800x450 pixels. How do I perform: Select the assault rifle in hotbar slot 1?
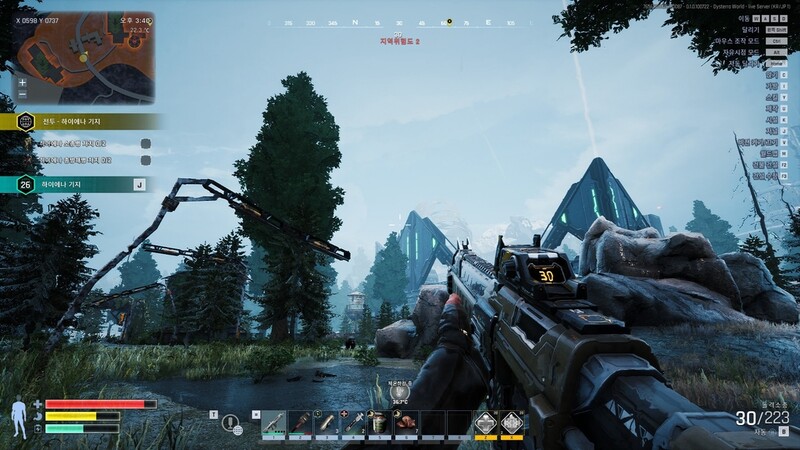tap(274, 423)
